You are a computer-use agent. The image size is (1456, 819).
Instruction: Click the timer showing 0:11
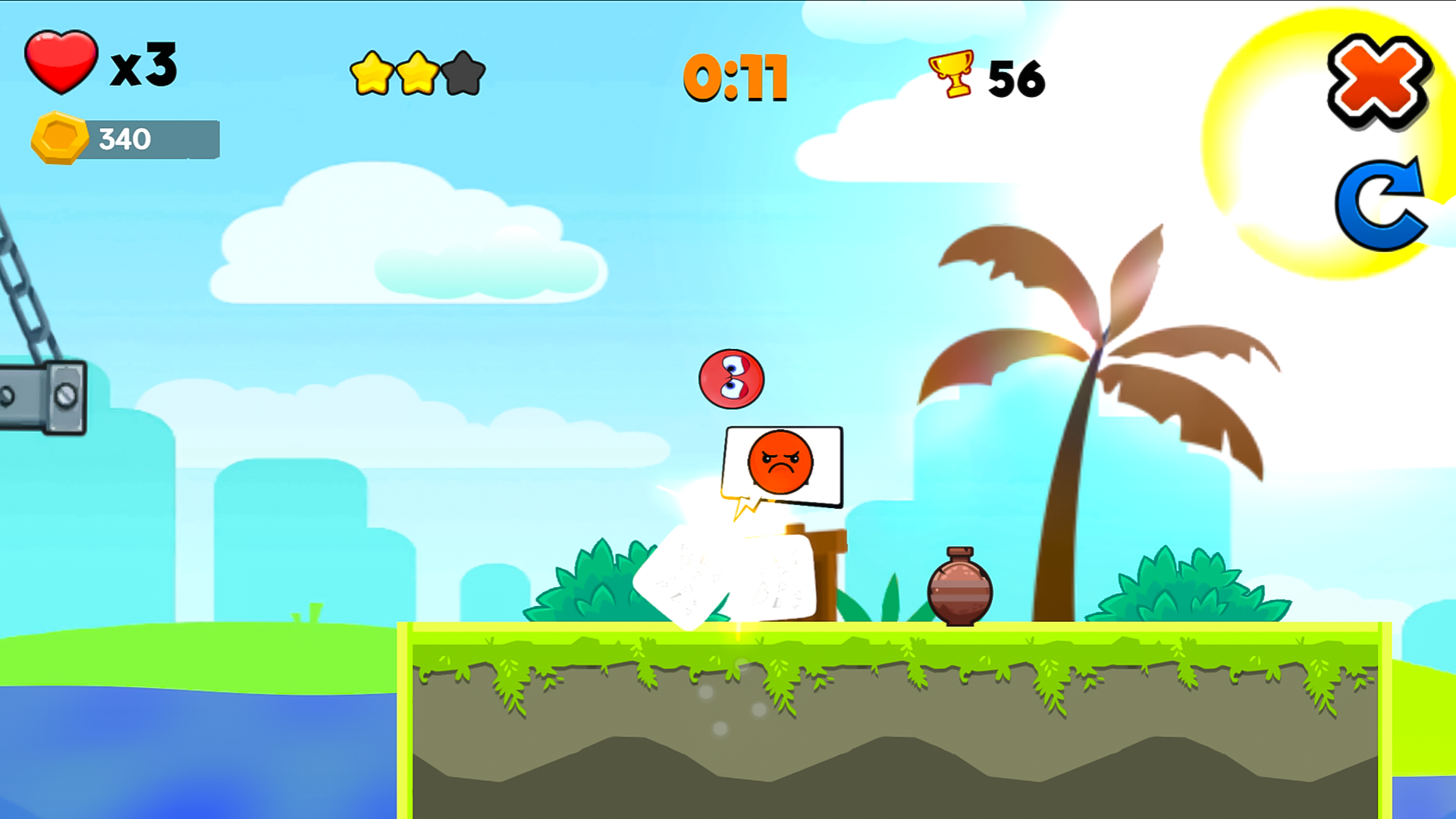(x=734, y=78)
